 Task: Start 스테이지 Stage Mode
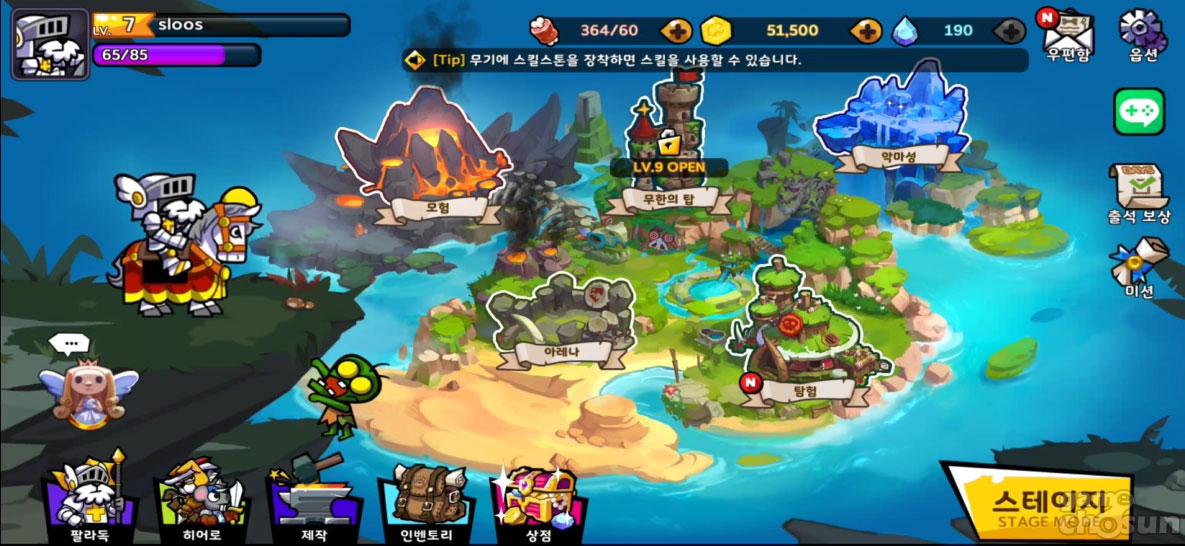(x=1040, y=505)
